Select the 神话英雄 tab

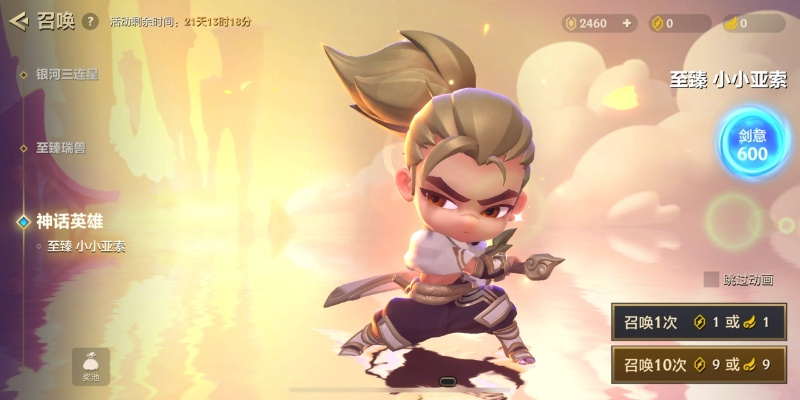click(x=70, y=221)
